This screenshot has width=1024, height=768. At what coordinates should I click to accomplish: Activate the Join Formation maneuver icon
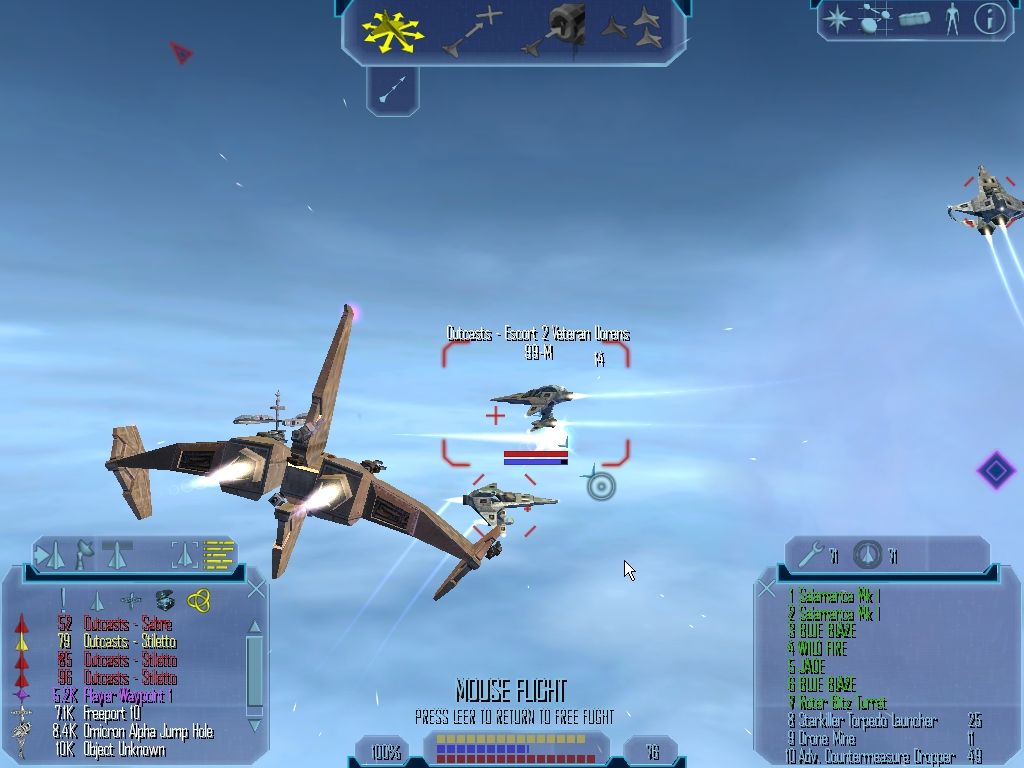coord(633,28)
